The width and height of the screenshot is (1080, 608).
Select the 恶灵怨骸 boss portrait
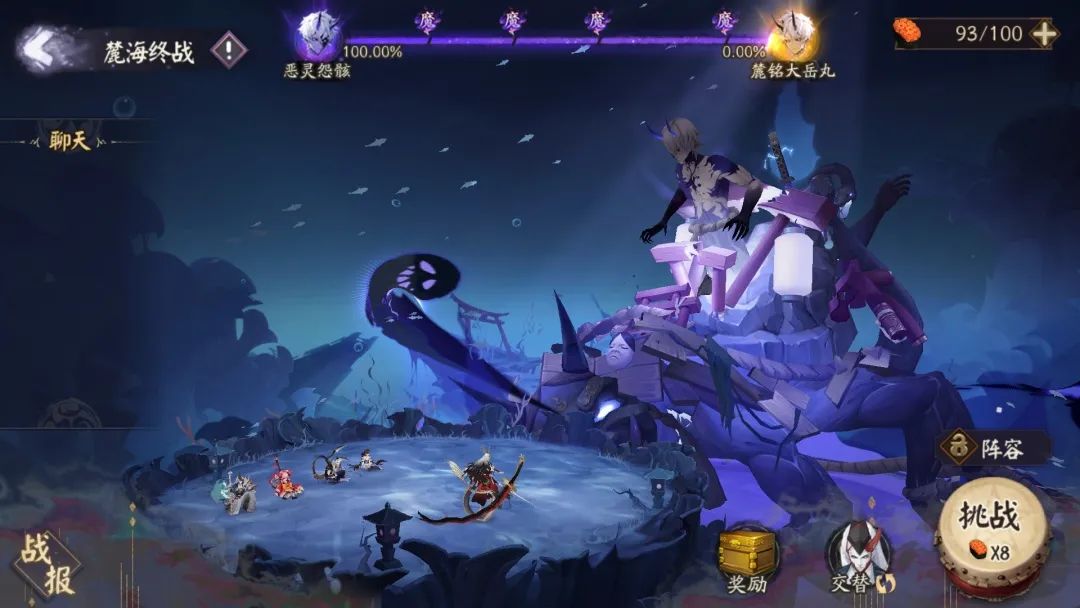318,36
